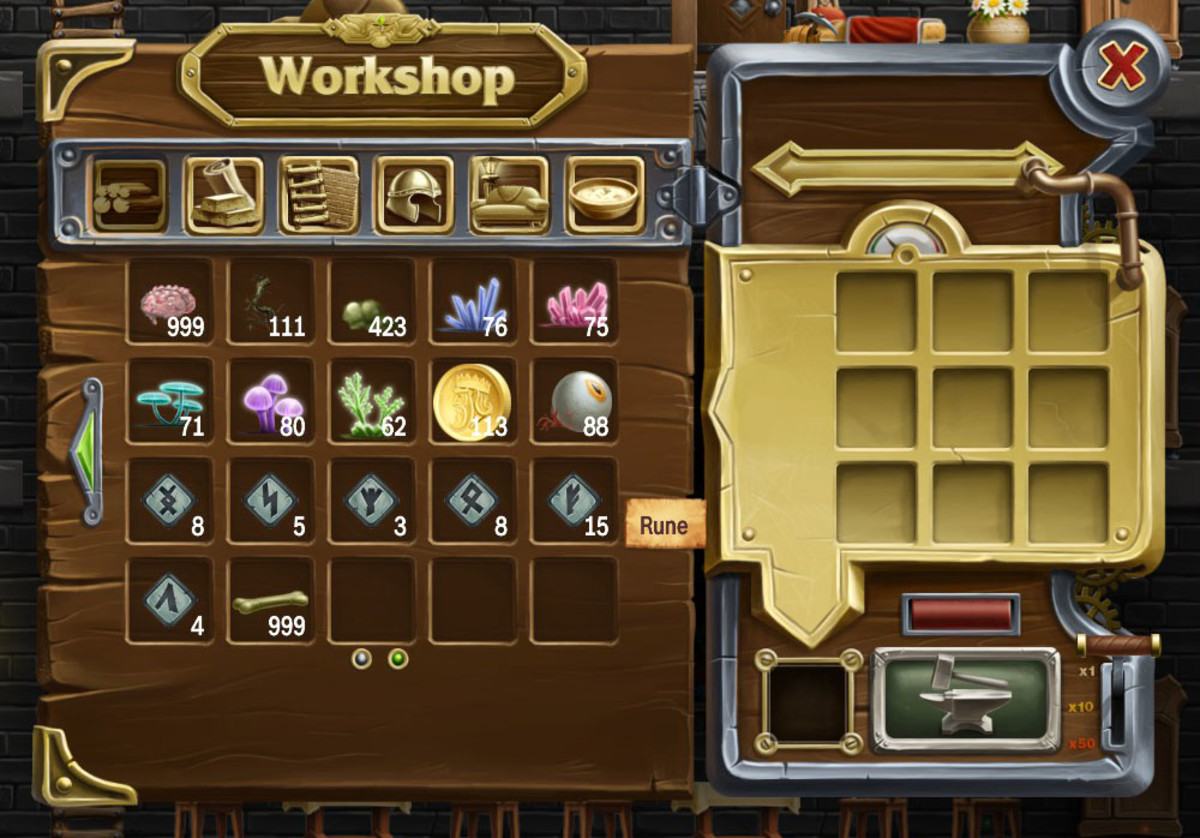Select the eyeball item slot
The width and height of the screenshot is (1200, 838).
pyautogui.click(x=574, y=402)
